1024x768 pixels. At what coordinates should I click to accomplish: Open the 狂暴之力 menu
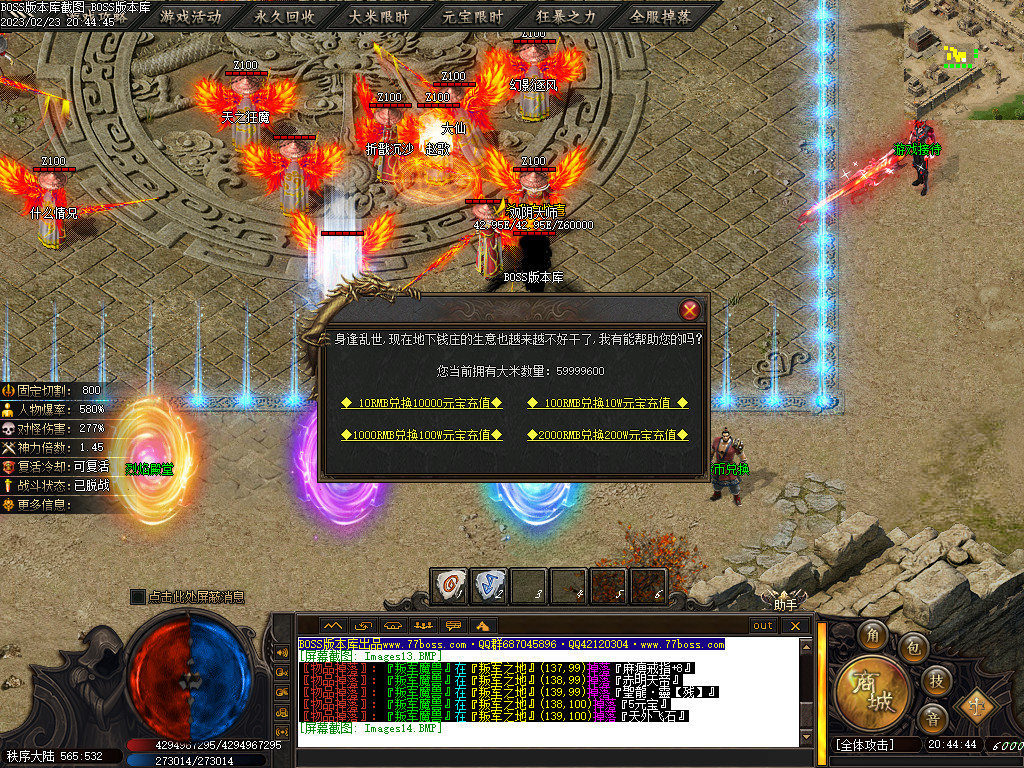567,17
